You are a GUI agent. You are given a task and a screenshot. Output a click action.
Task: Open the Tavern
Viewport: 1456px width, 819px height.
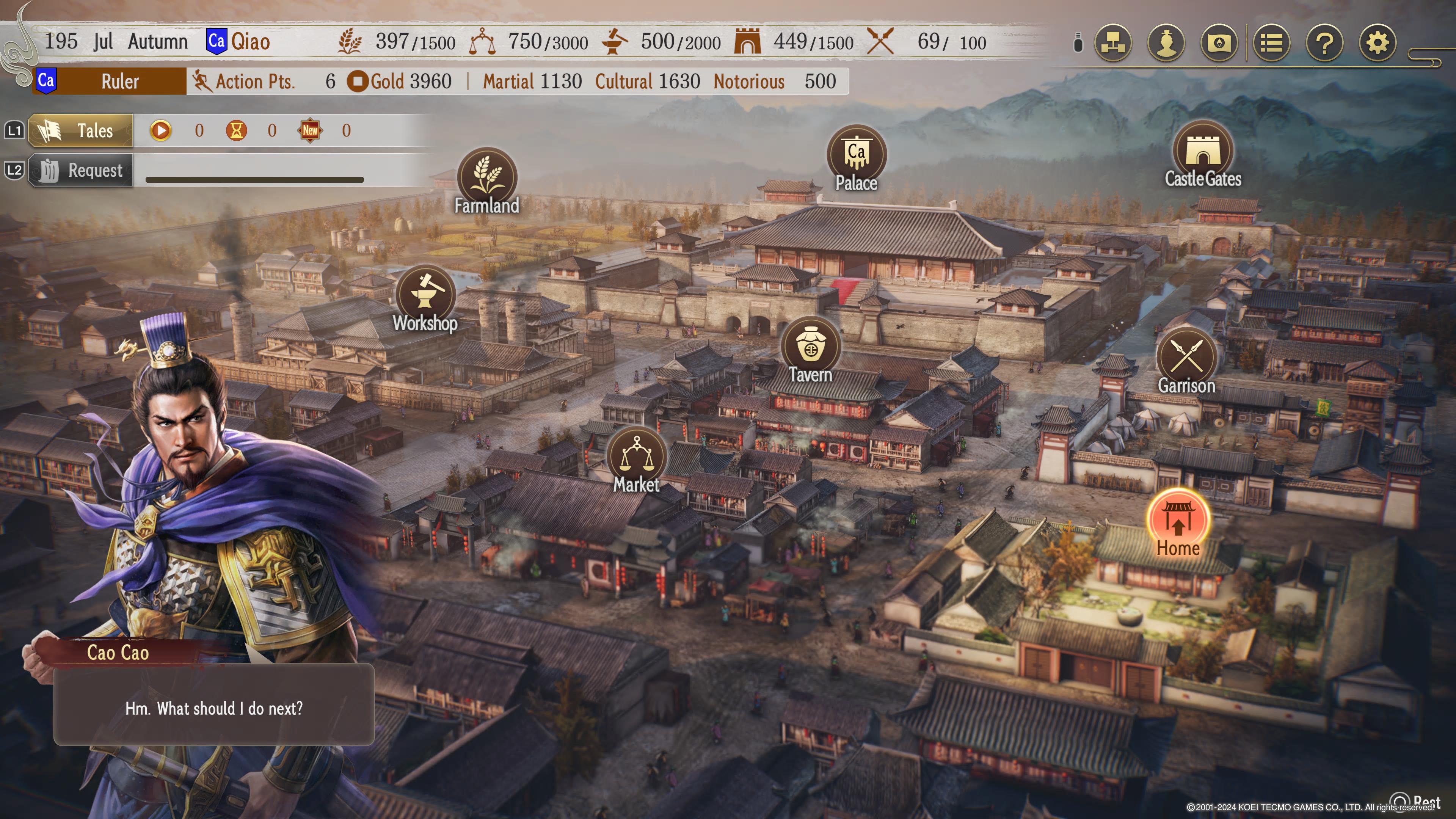click(x=811, y=346)
